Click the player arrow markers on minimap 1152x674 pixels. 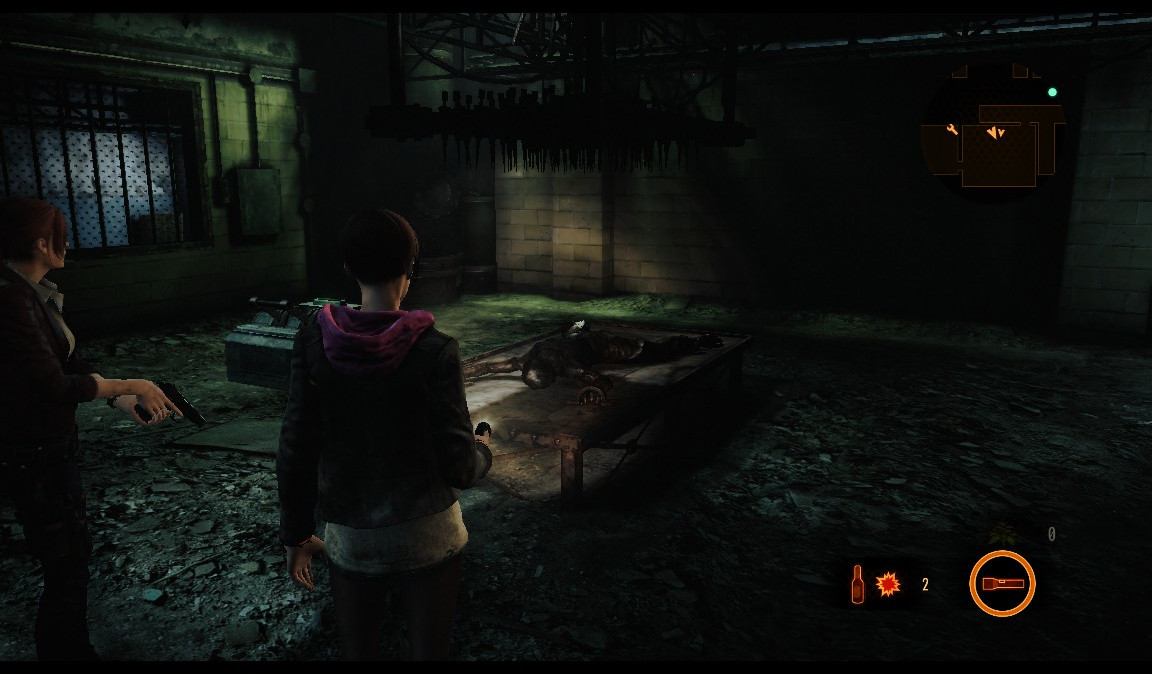click(995, 132)
